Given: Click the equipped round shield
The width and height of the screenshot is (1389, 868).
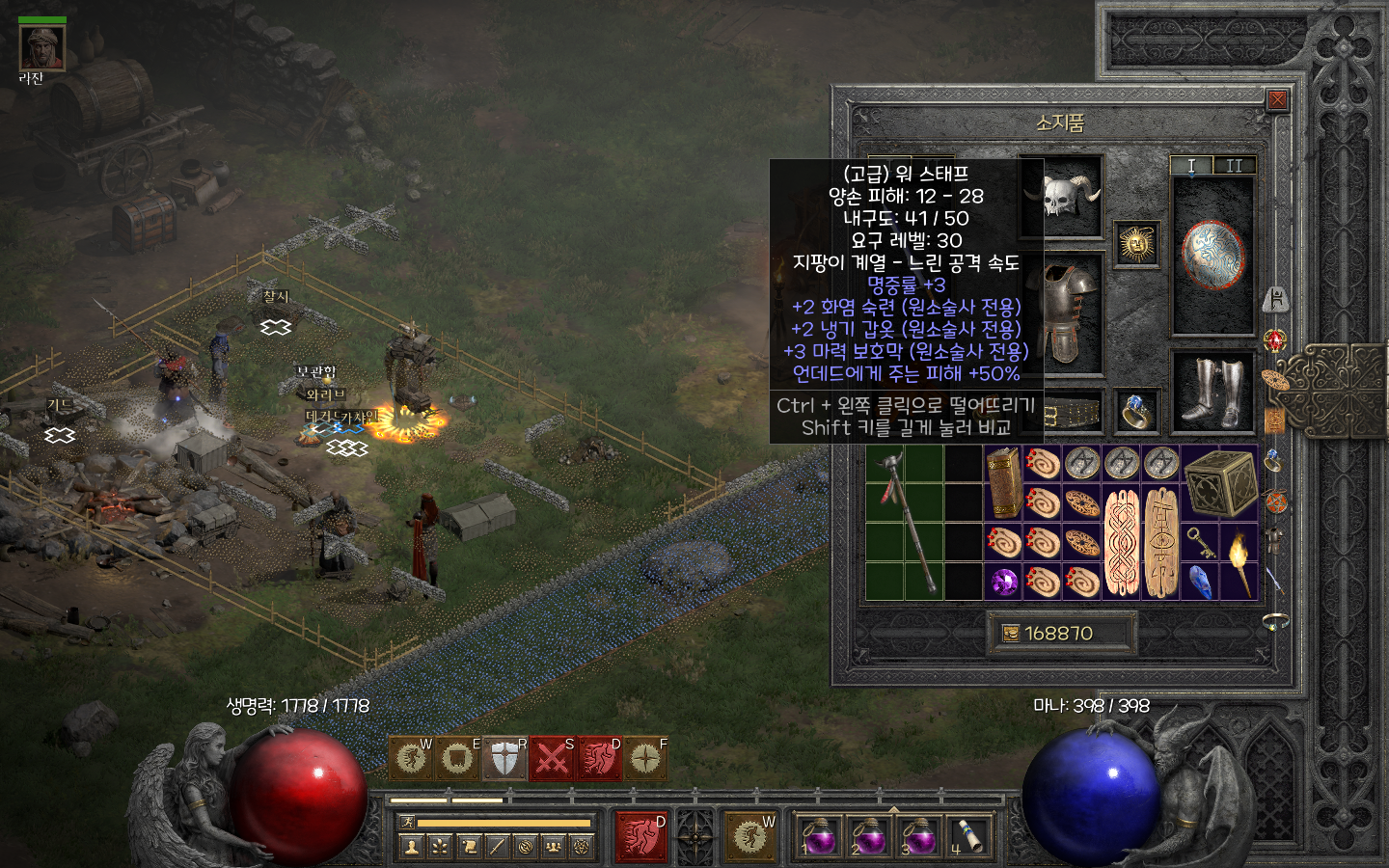Looking at the screenshot, I should 1213,256.
